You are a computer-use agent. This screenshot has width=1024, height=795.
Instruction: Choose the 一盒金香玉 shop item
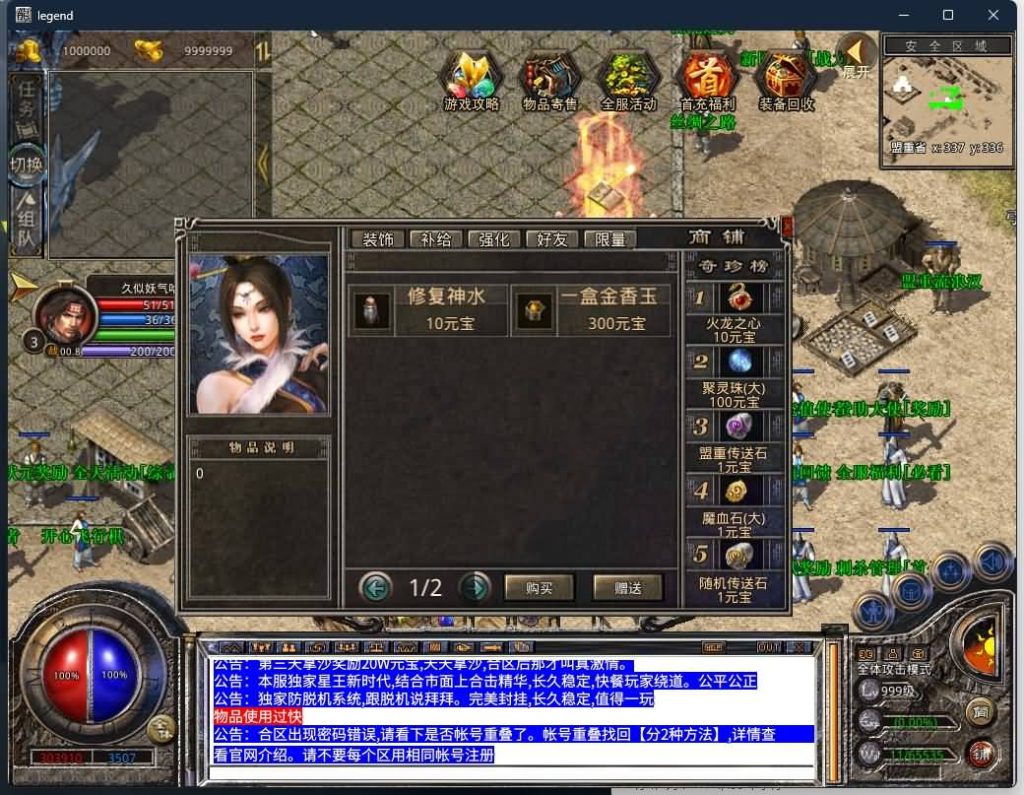[590, 310]
